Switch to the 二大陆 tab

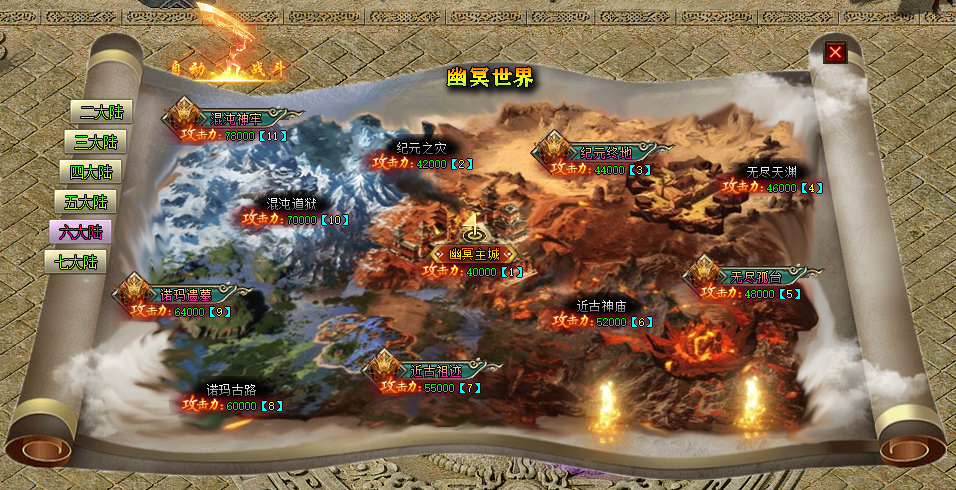pos(101,112)
